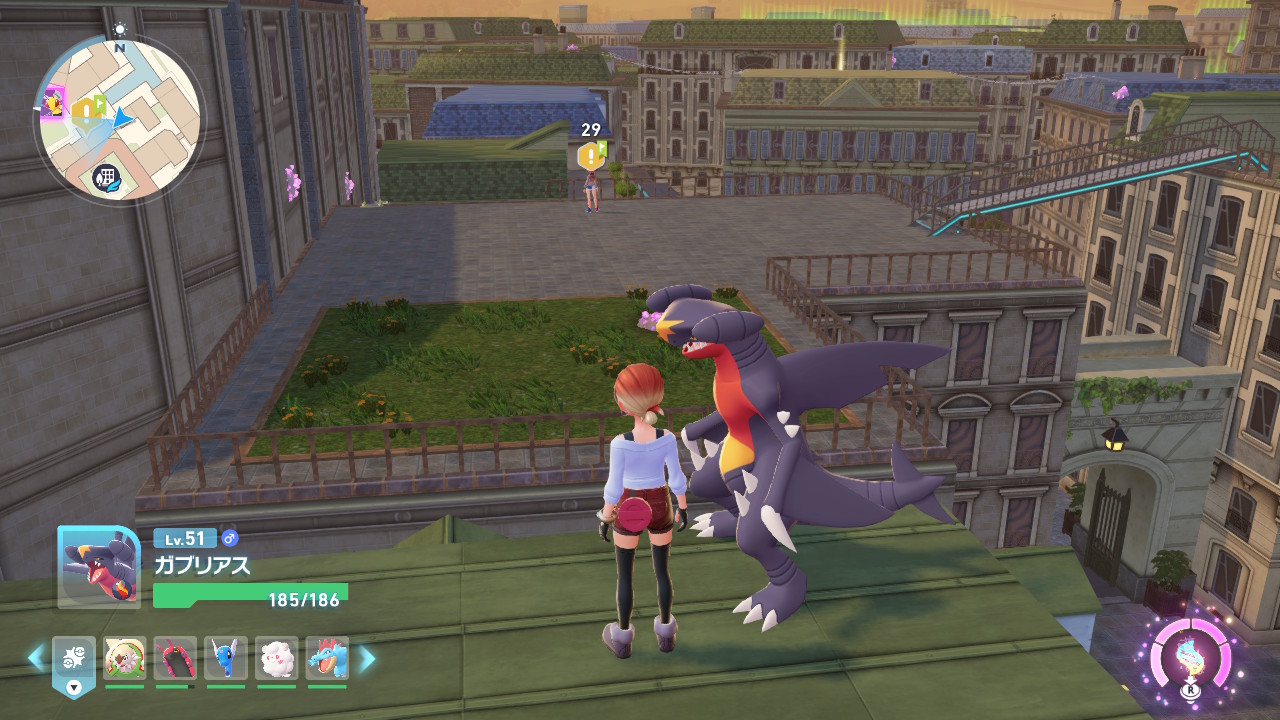
Task: Choose the green-and-white armored Pokémon party slot
Action: click(x=125, y=659)
